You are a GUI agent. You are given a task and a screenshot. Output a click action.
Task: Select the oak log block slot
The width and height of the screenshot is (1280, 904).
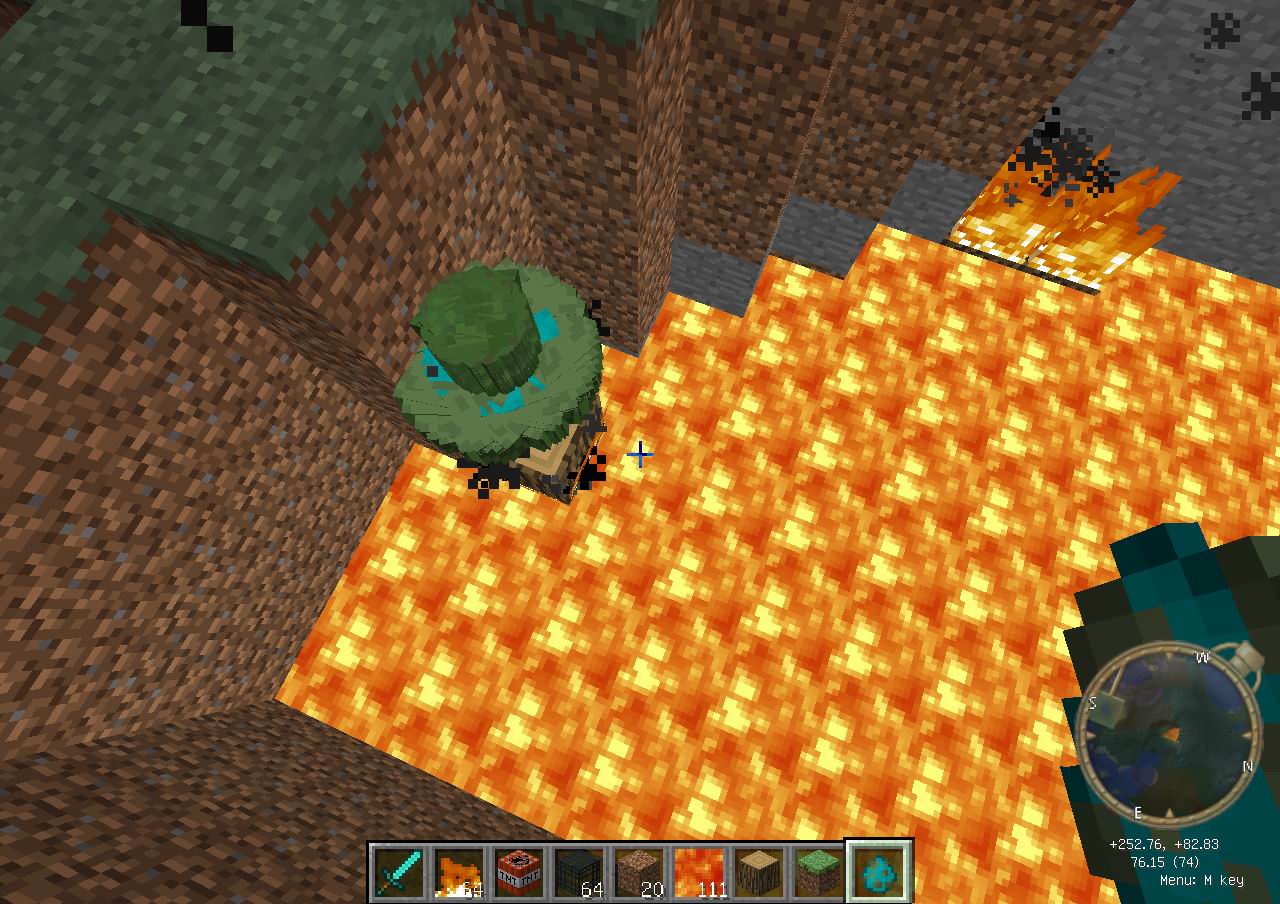pyautogui.click(x=759, y=873)
